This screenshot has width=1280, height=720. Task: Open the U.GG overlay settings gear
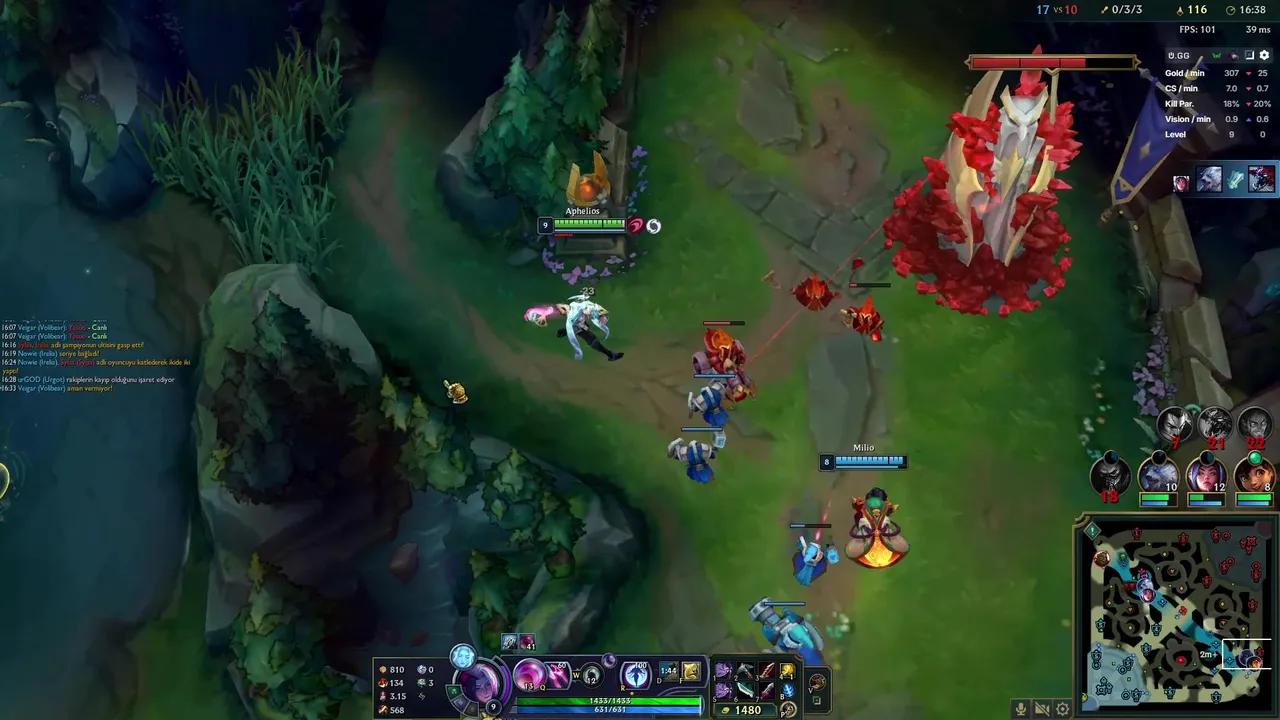pos(1264,55)
